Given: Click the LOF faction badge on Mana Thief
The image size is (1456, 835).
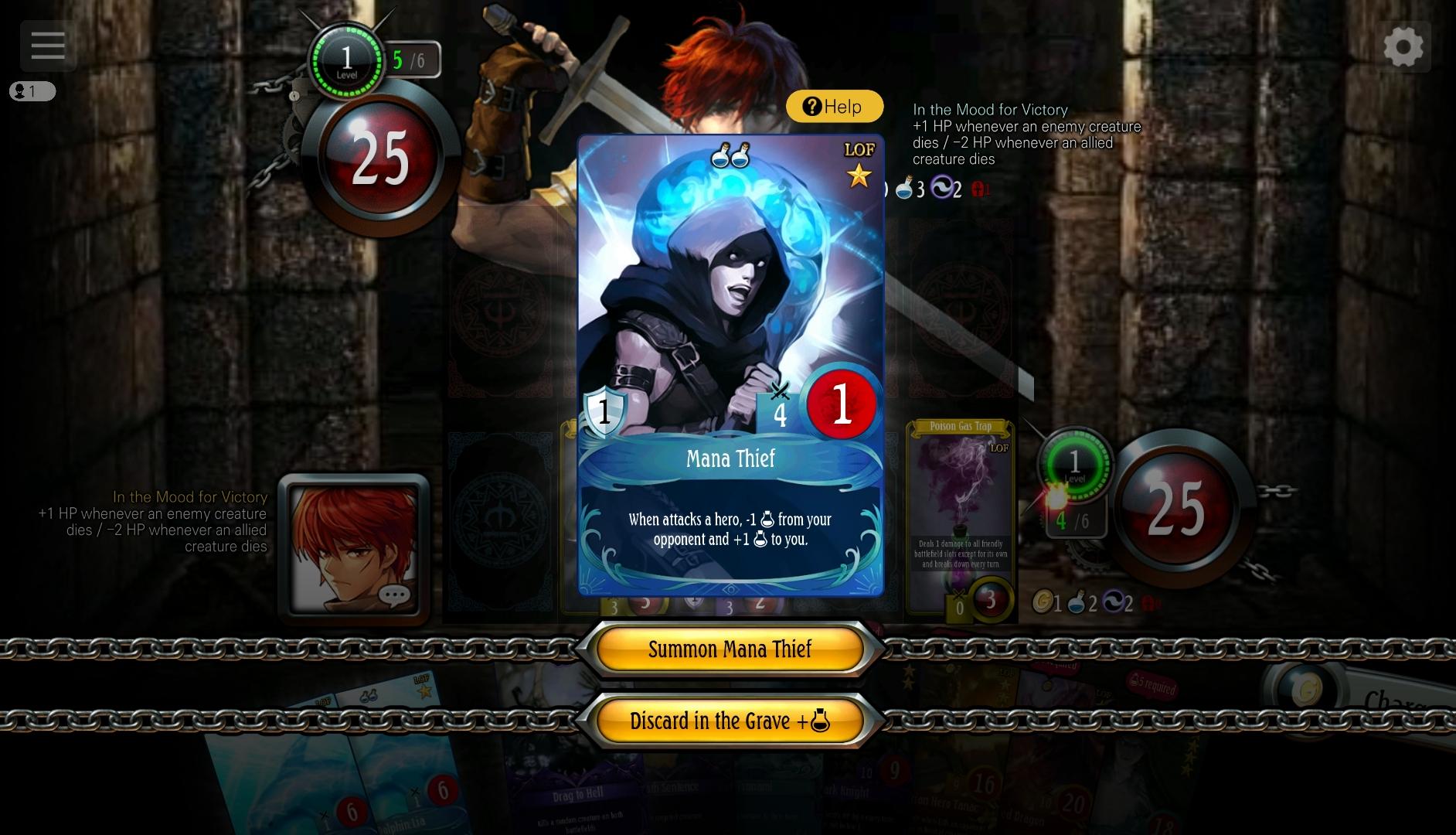Looking at the screenshot, I should coord(859,150).
